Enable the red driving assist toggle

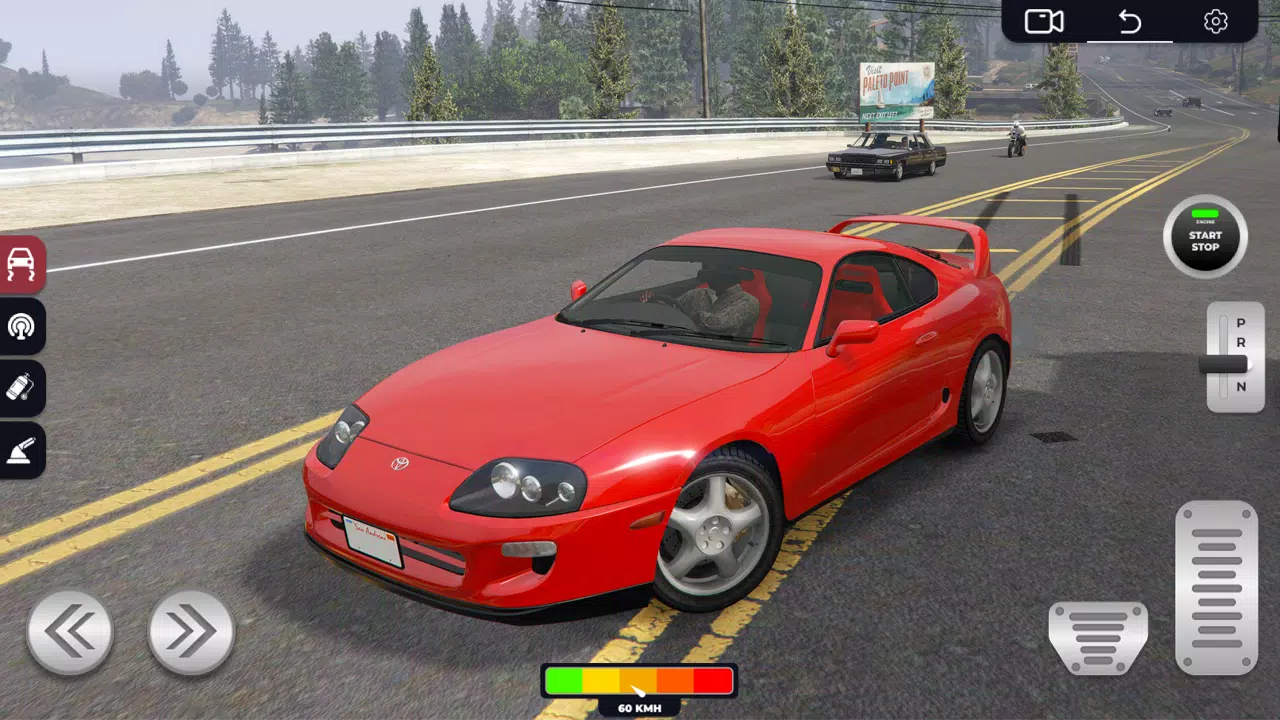pyautogui.click(x=22, y=264)
